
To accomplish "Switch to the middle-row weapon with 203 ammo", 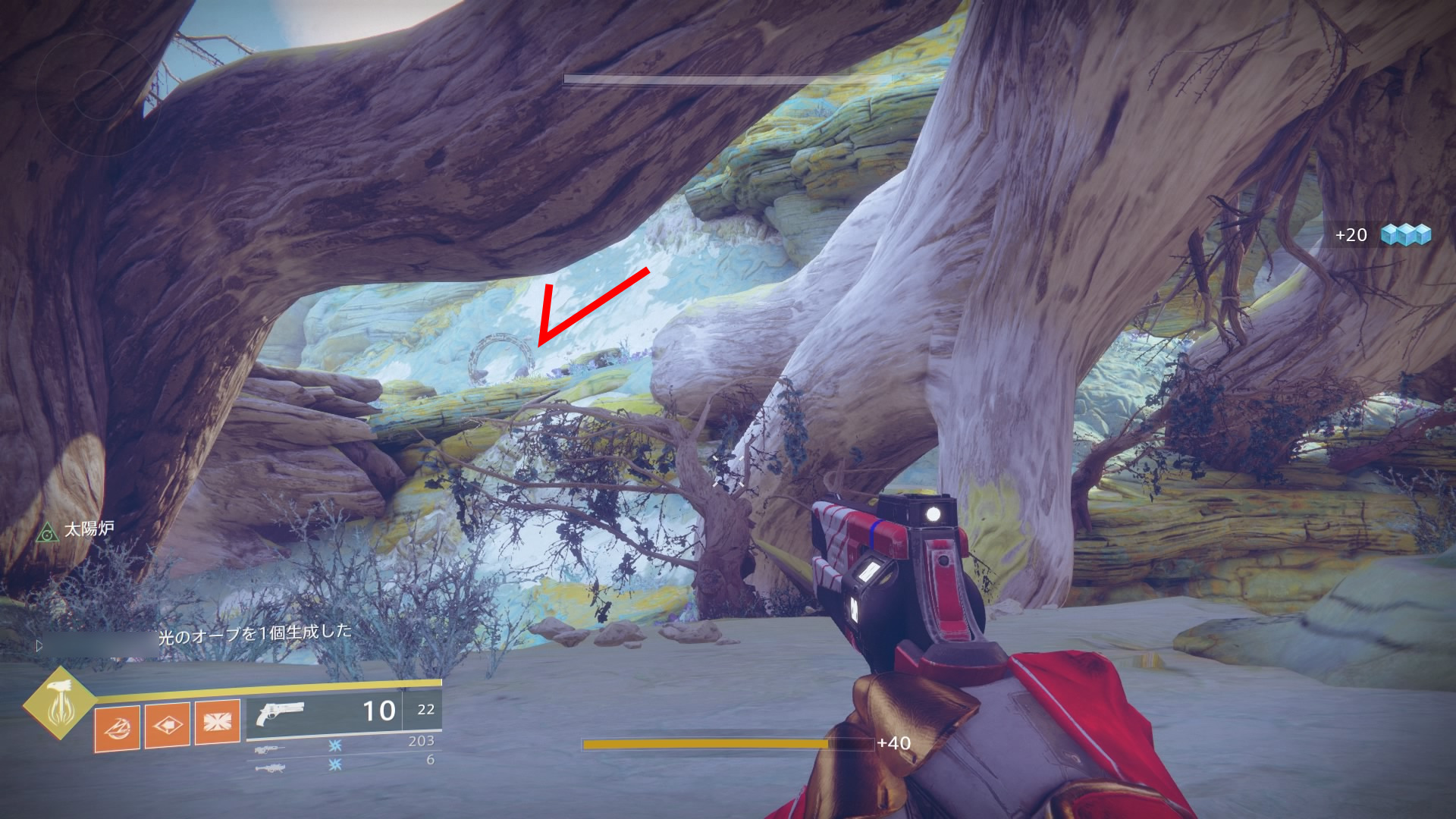I will (270, 749).
